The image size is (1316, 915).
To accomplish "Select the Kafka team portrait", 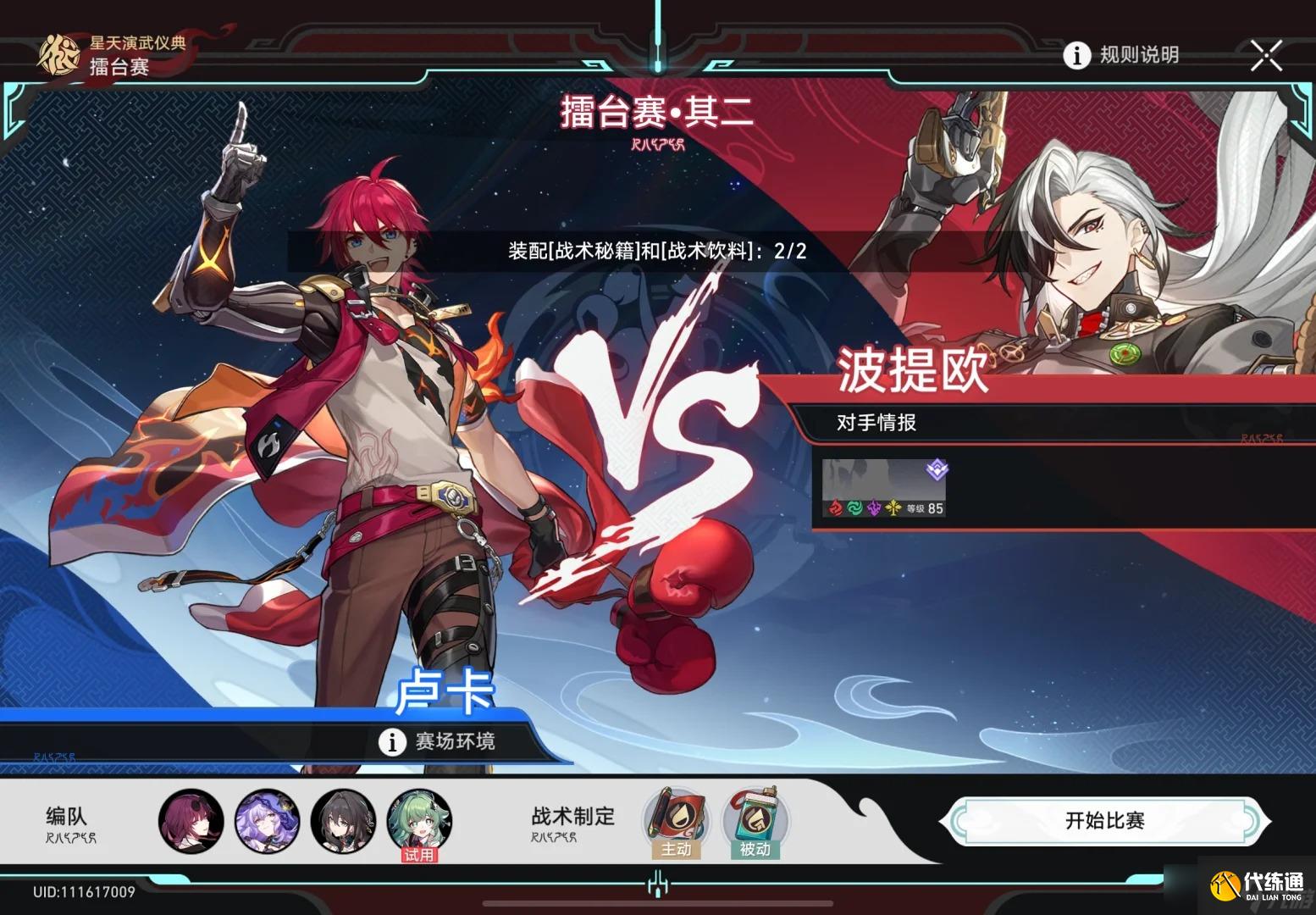I will (191, 819).
